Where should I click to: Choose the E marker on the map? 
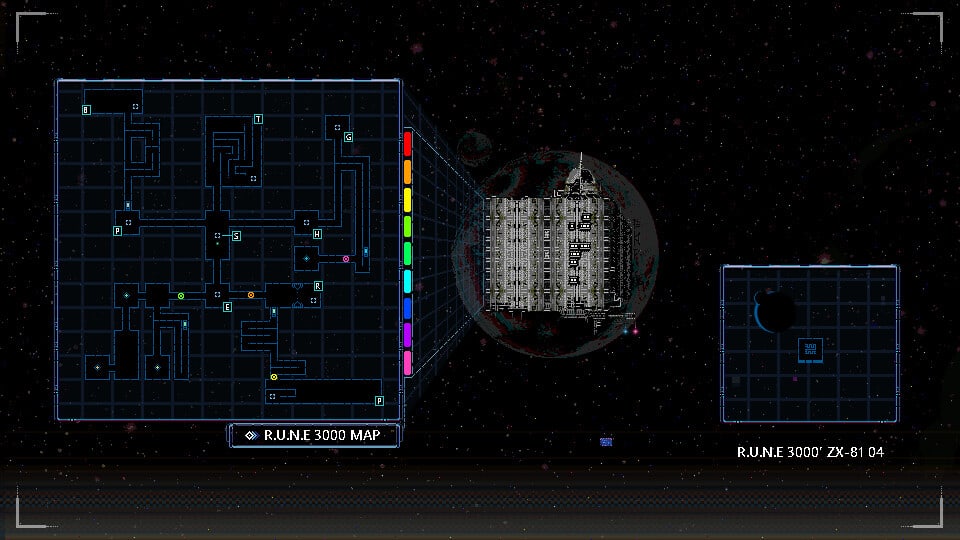[227, 306]
